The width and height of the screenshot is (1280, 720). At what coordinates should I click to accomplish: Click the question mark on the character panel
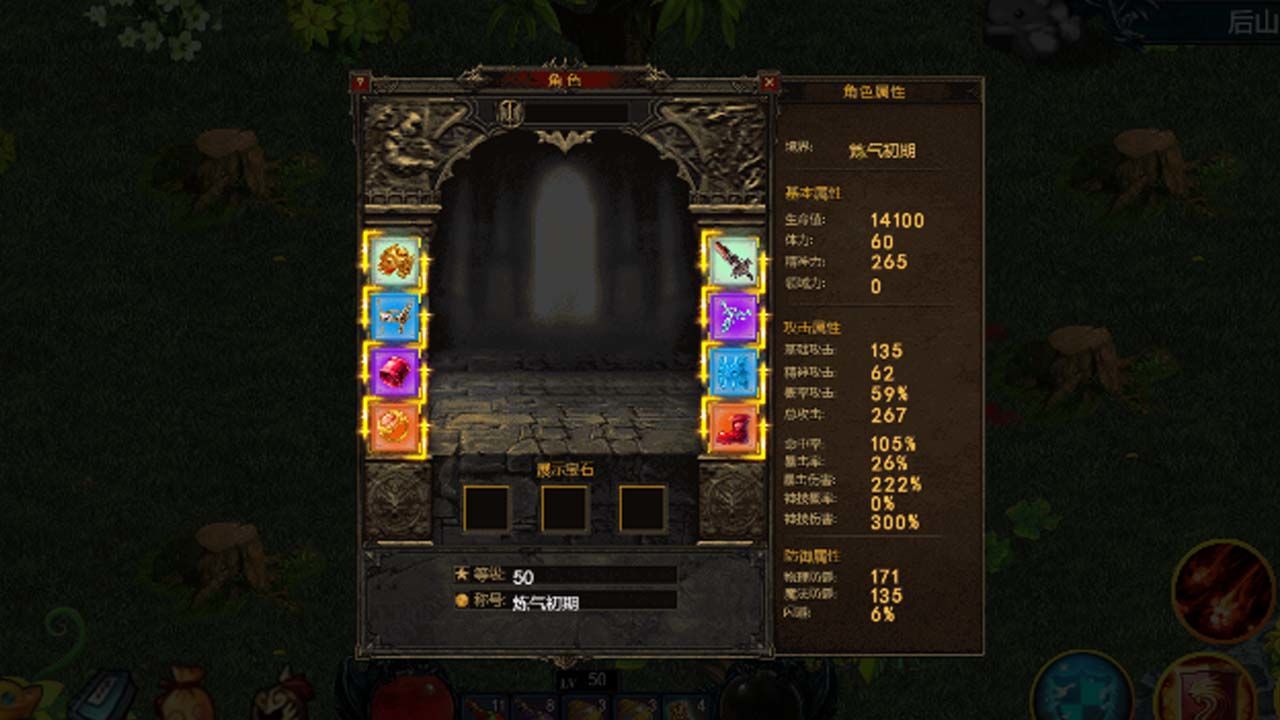pos(362,82)
